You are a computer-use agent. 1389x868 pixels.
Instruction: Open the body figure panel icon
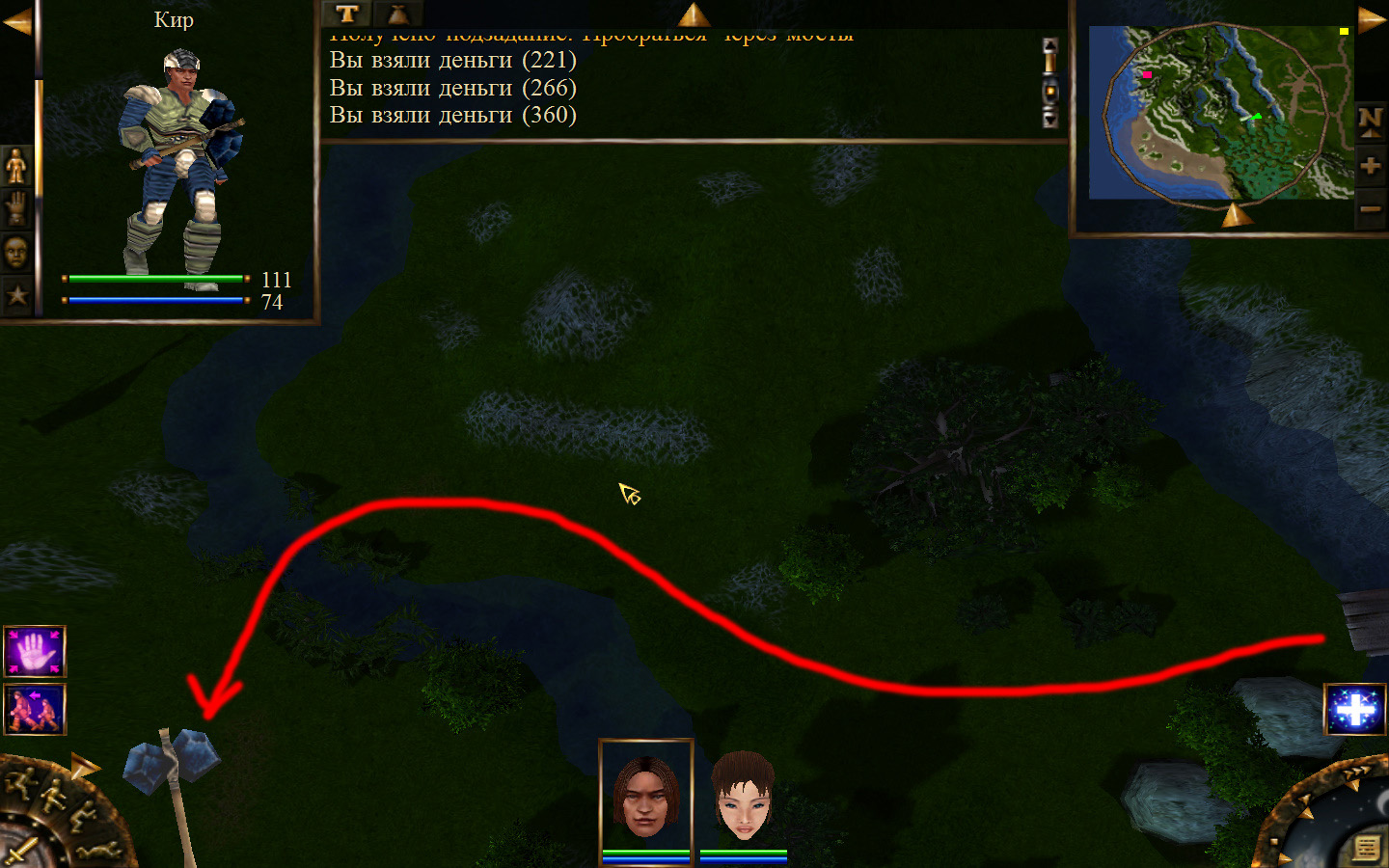16,166
